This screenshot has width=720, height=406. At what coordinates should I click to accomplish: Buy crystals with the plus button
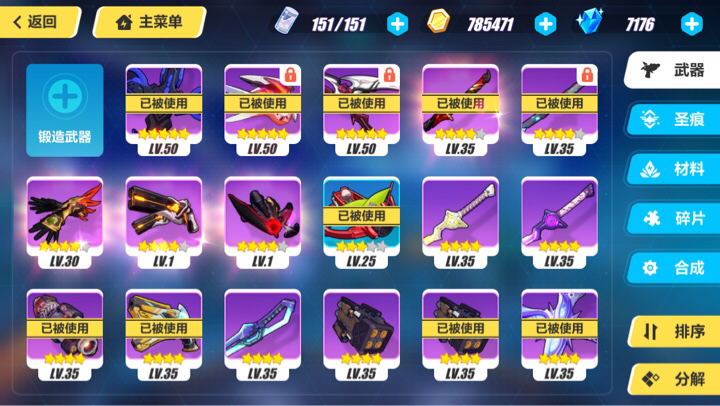tap(691, 24)
